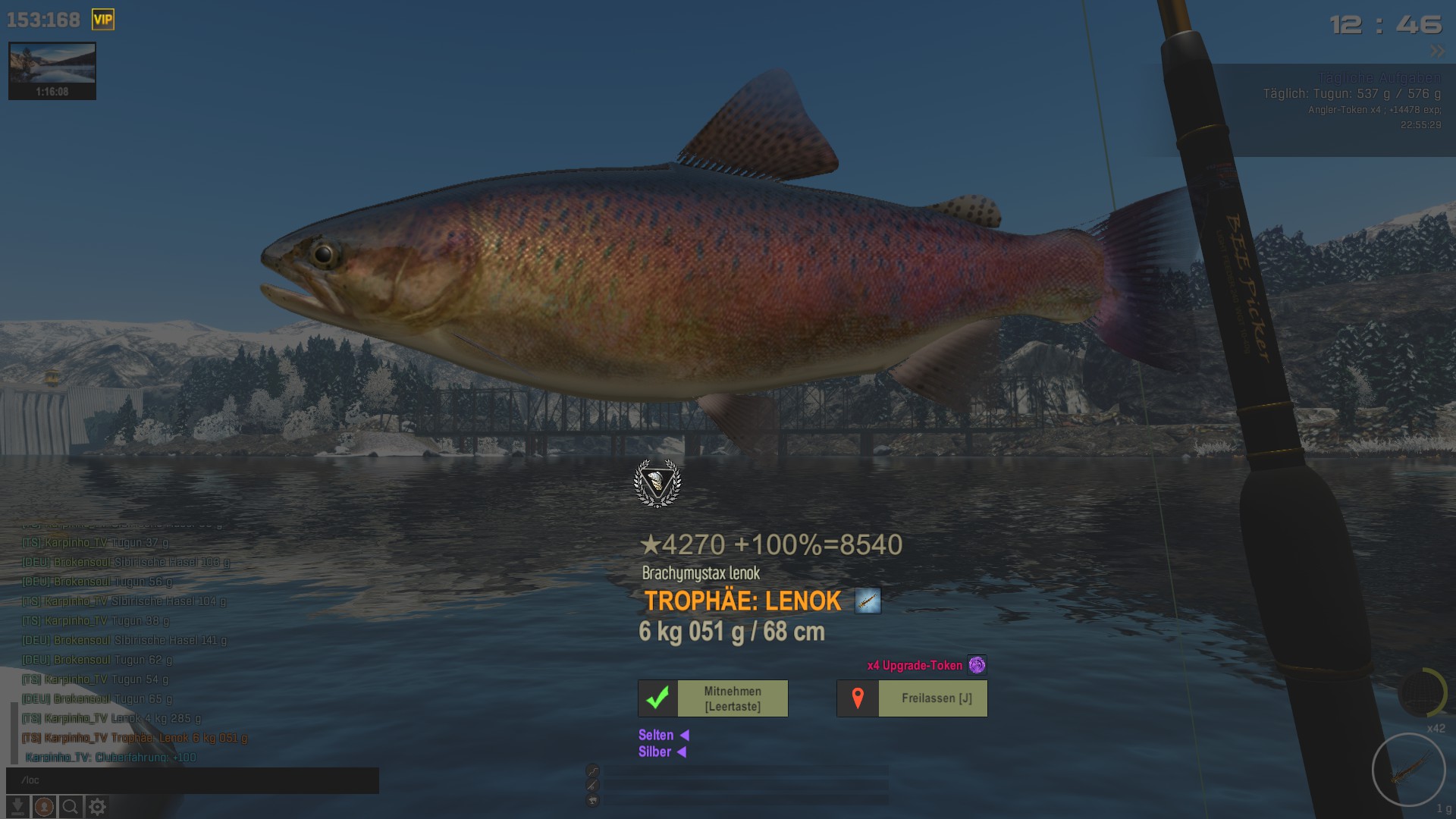
Task: Click the VIP badge
Action: coord(103,20)
